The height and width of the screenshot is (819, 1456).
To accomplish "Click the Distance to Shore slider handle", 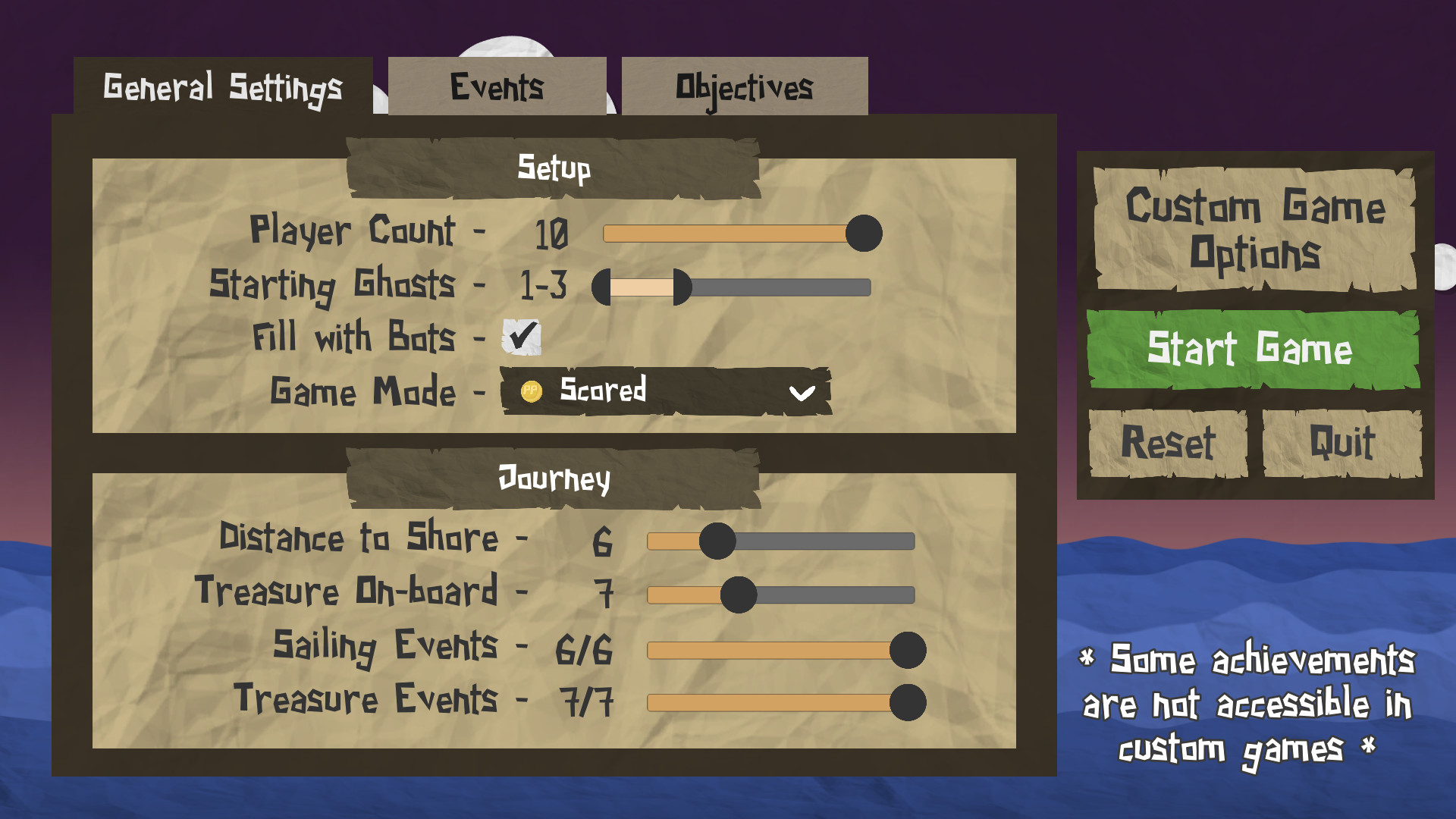I will pos(717,543).
